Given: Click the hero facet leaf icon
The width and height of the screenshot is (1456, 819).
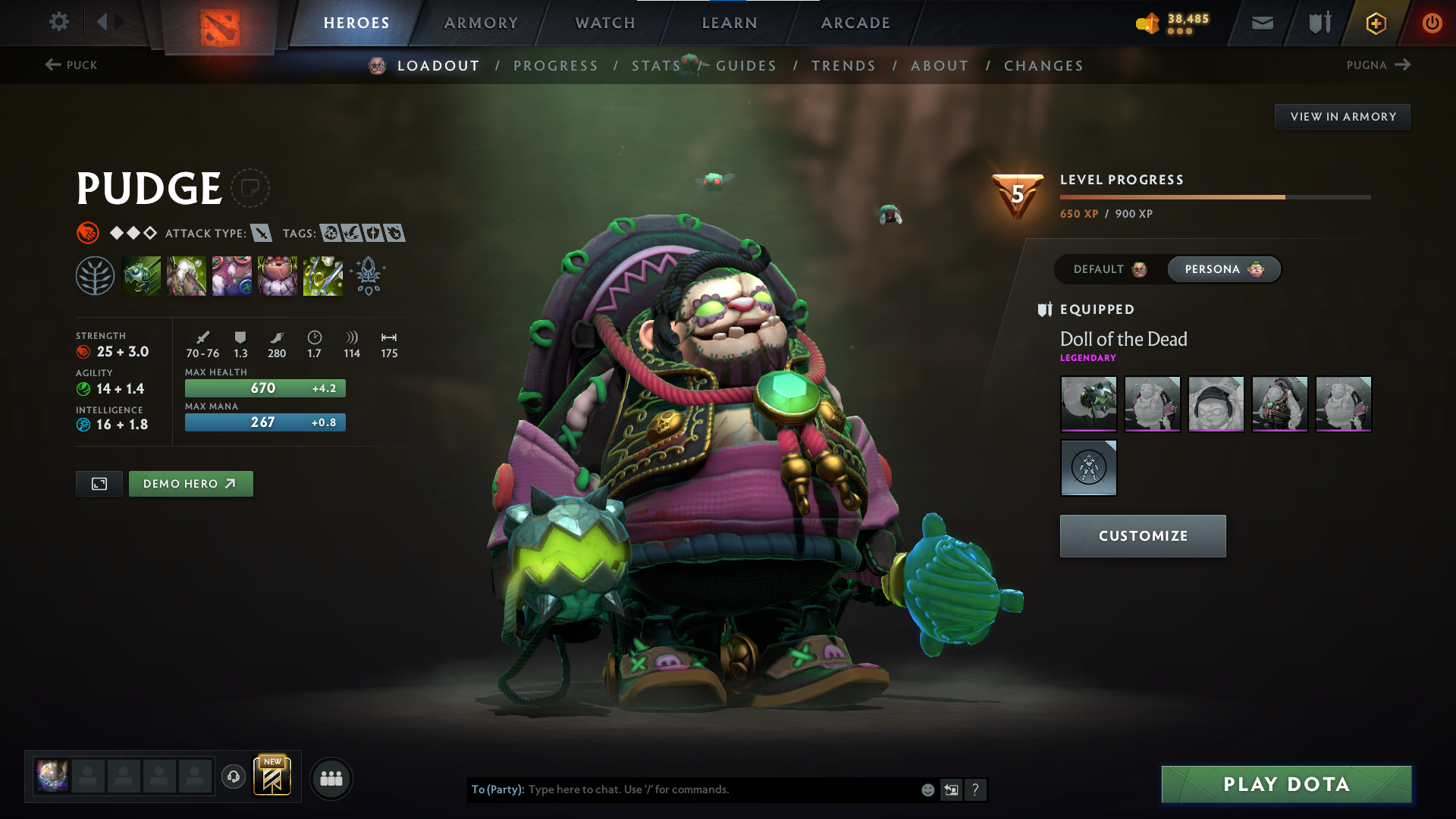Looking at the screenshot, I should tap(96, 275).
